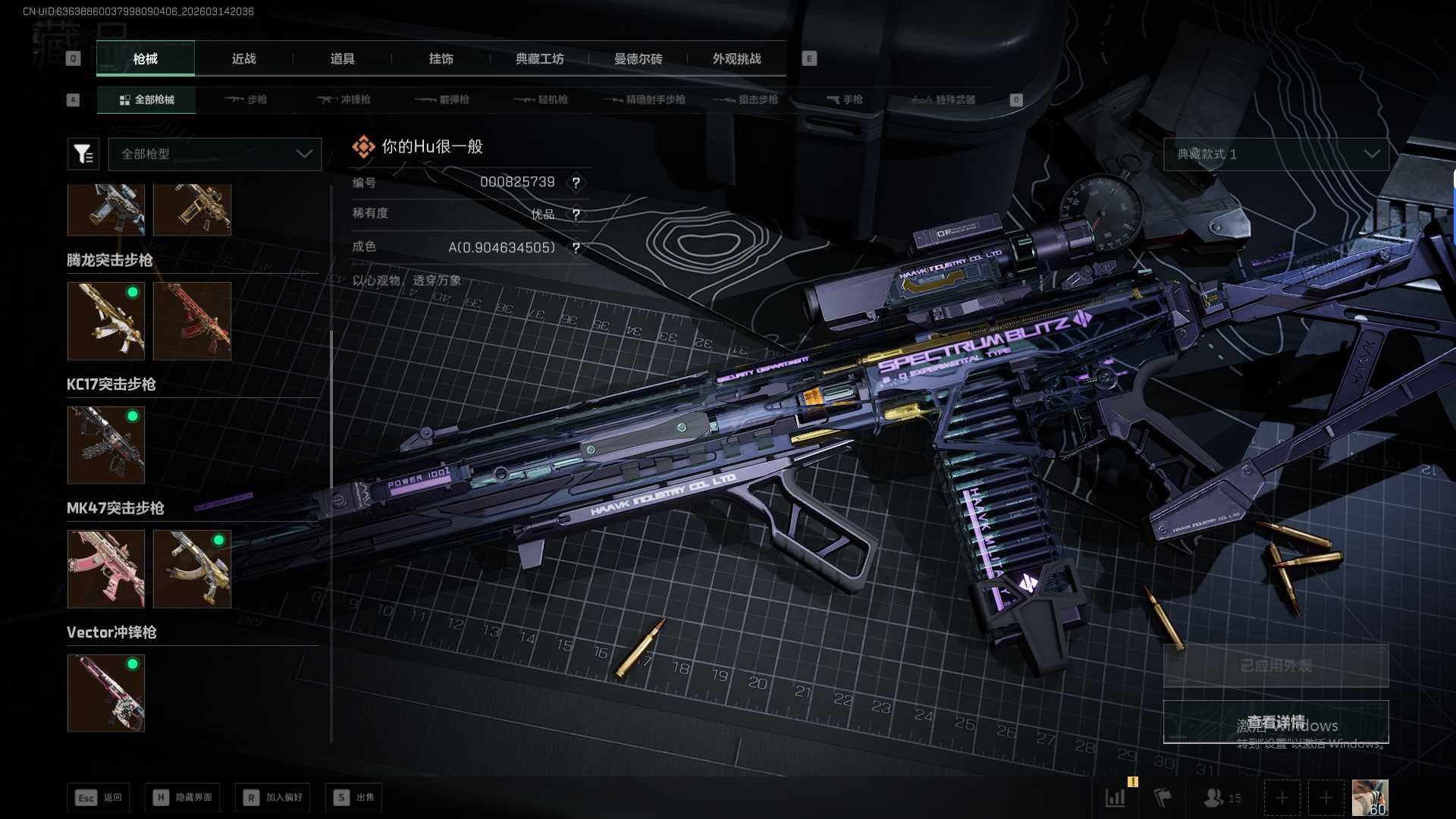1456x819 pixels.
Task: Expand the 典藏款式 1 style dropdown
Action: pos(1276,154)
